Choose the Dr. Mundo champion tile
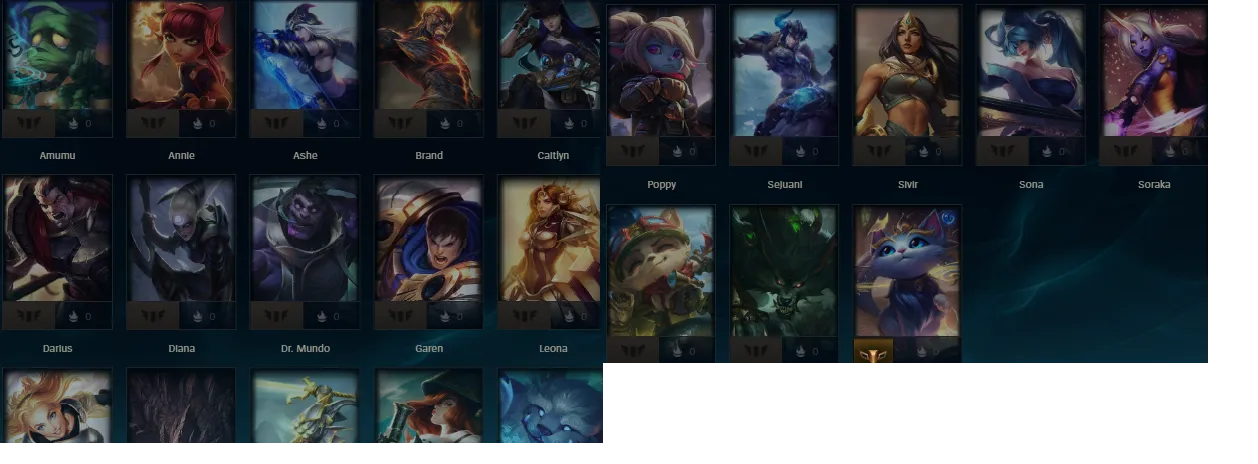 point(305,240)
